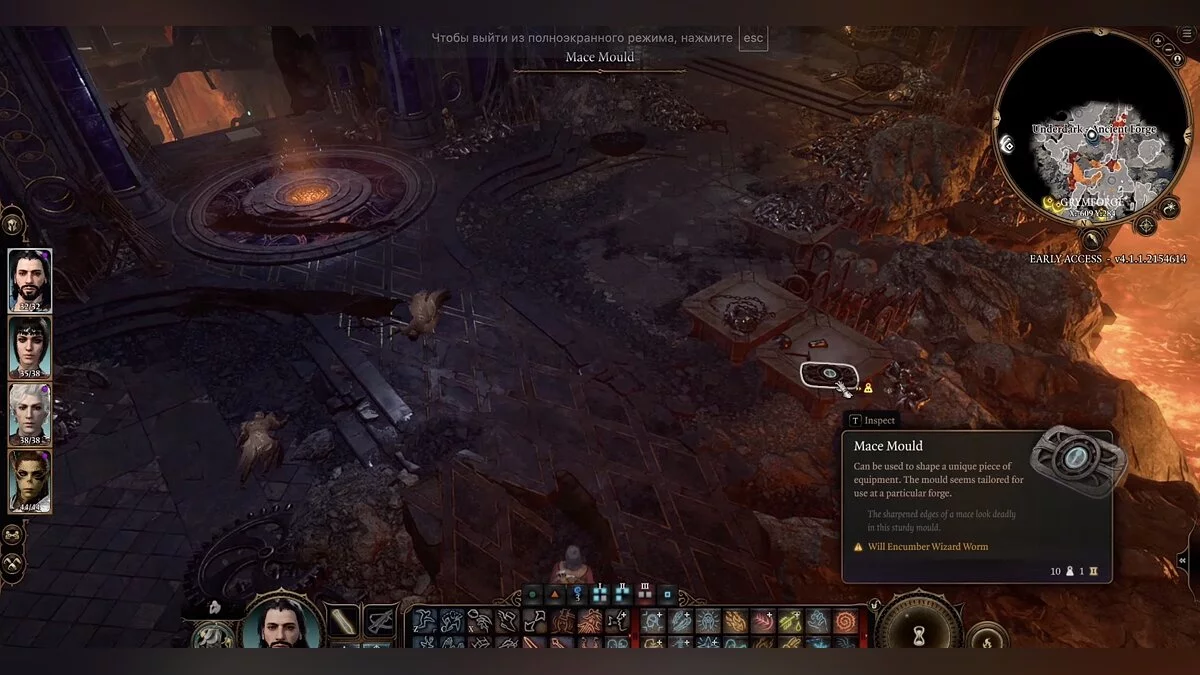Select the green-skinned githyanki party portrait

(30, 481)
